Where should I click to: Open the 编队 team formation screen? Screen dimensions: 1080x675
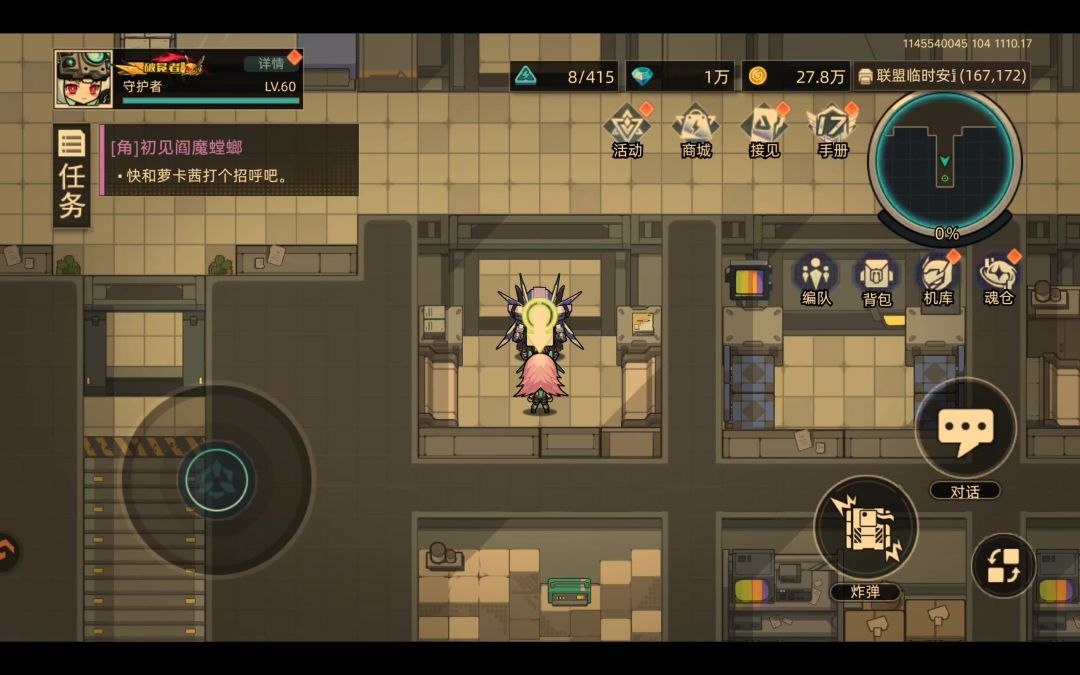817,280
